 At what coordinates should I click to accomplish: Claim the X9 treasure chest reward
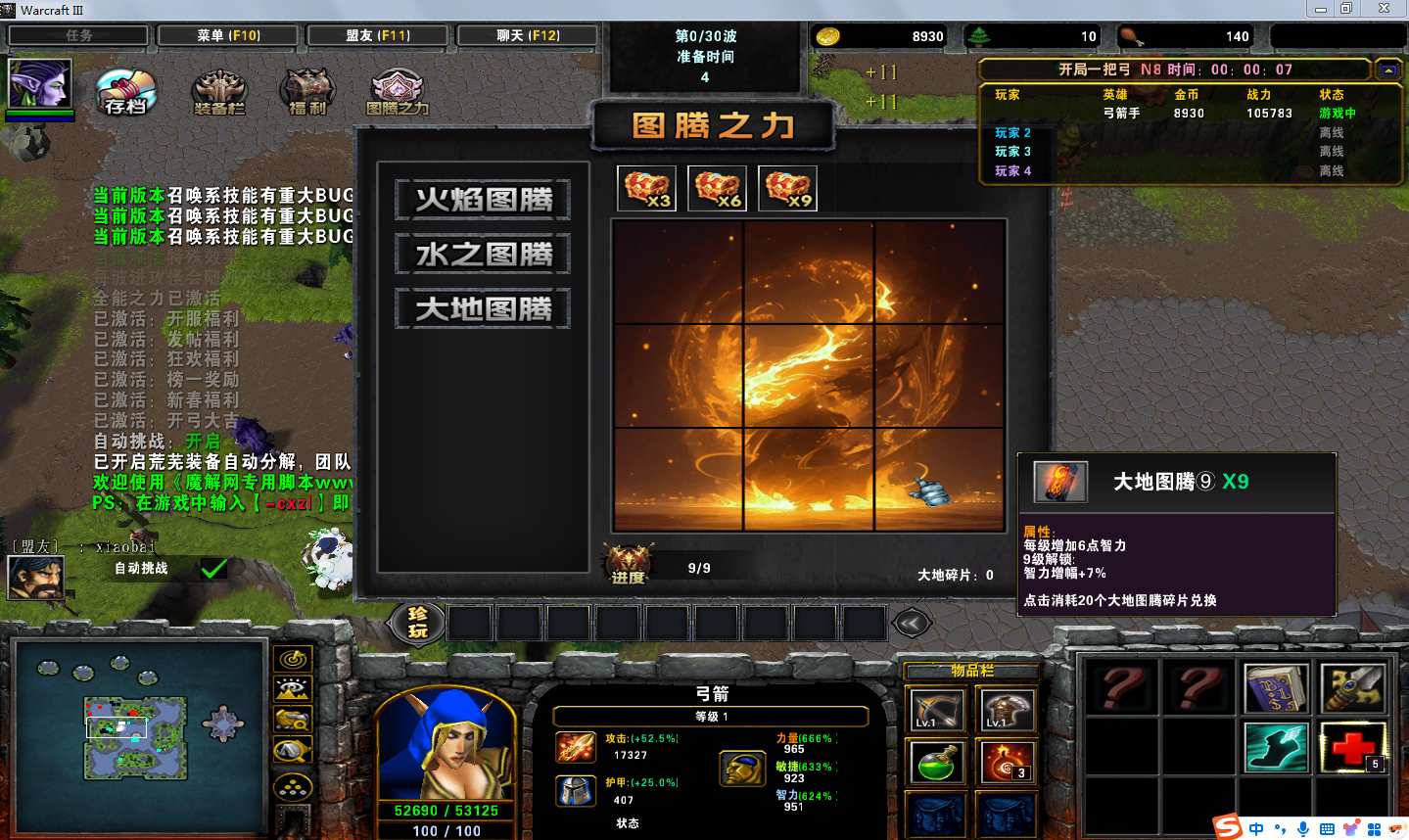tap(787, 188)
